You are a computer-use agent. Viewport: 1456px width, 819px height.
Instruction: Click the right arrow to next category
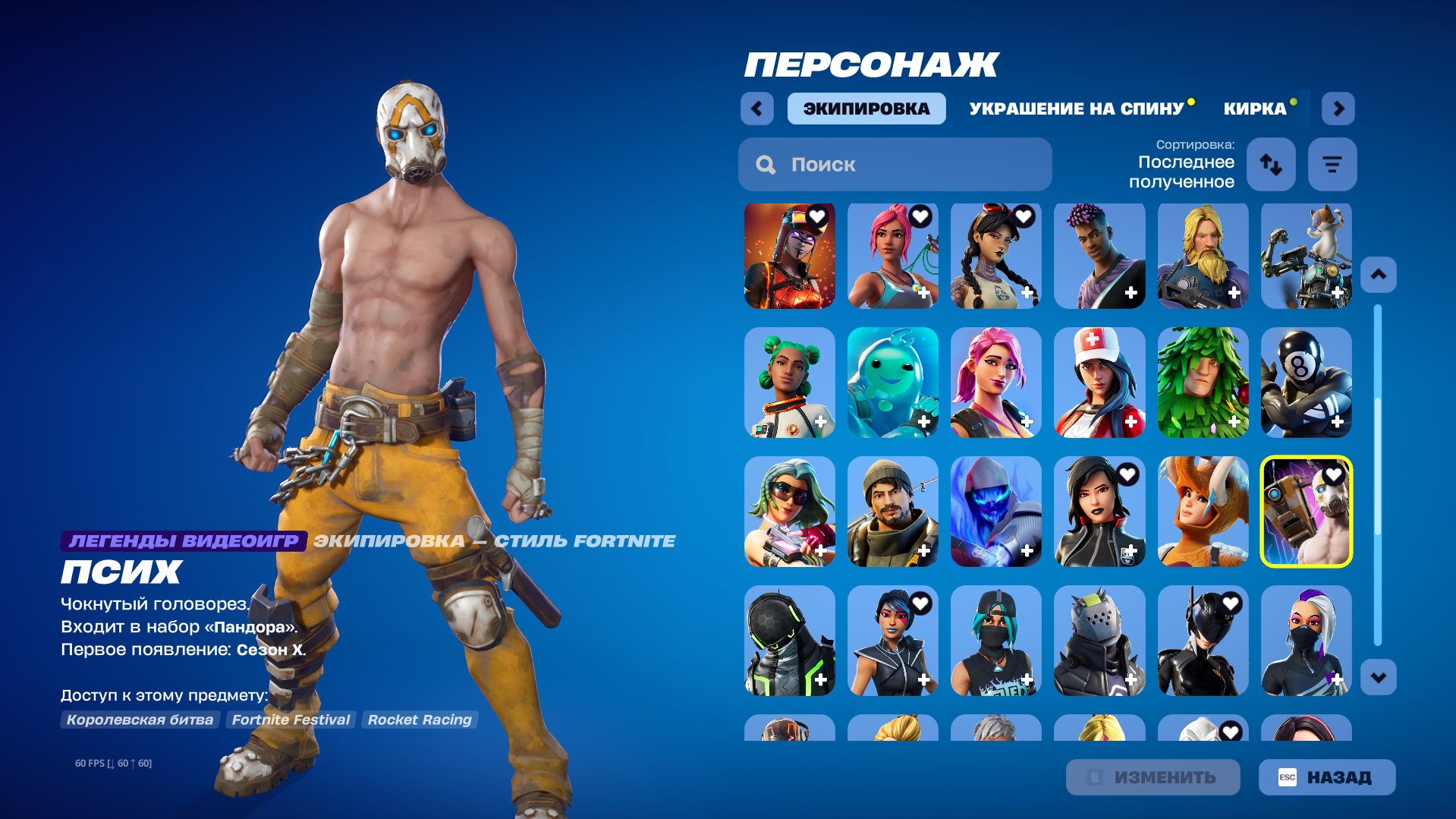pos(1338,108)
